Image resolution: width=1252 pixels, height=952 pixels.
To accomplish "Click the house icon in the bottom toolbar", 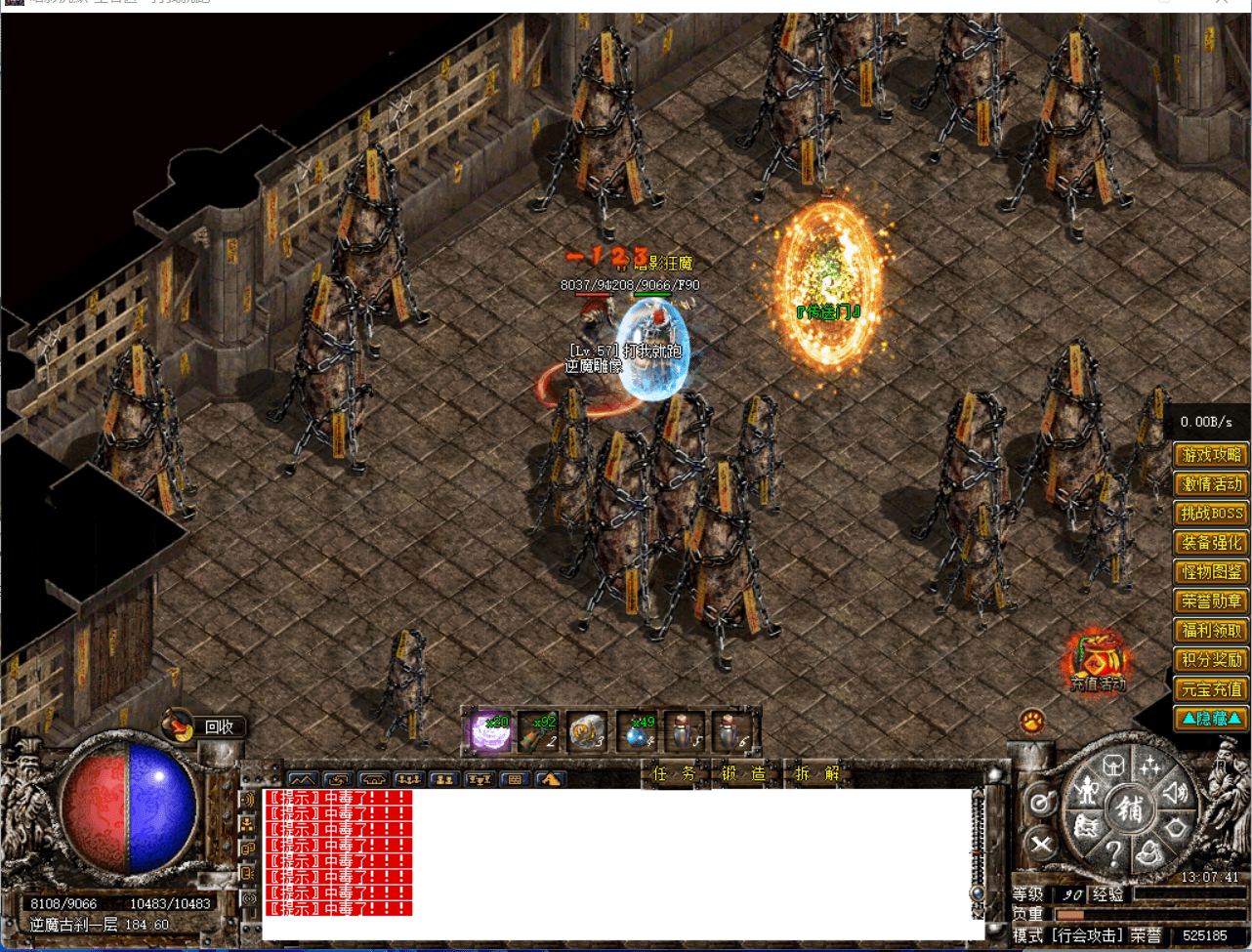I will pos(375,779).
